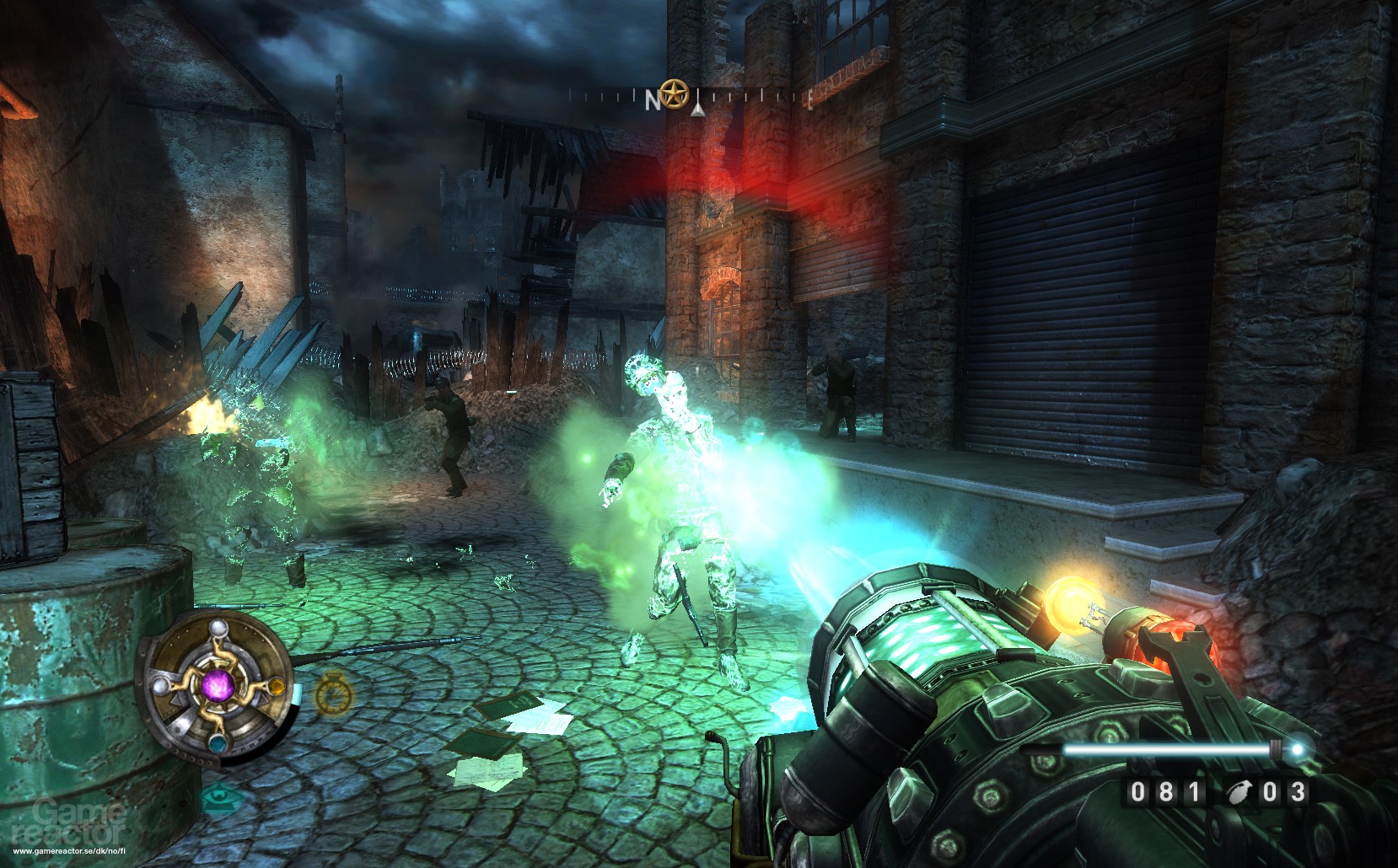Click the N heading label on the compass

(653, 100)
